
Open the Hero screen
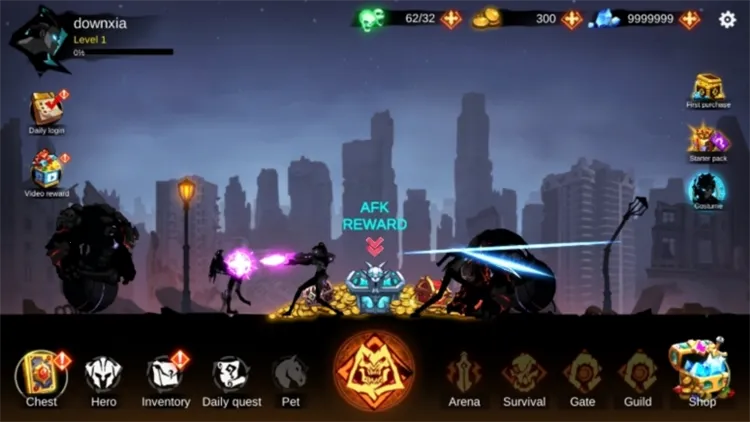(103, 376)
